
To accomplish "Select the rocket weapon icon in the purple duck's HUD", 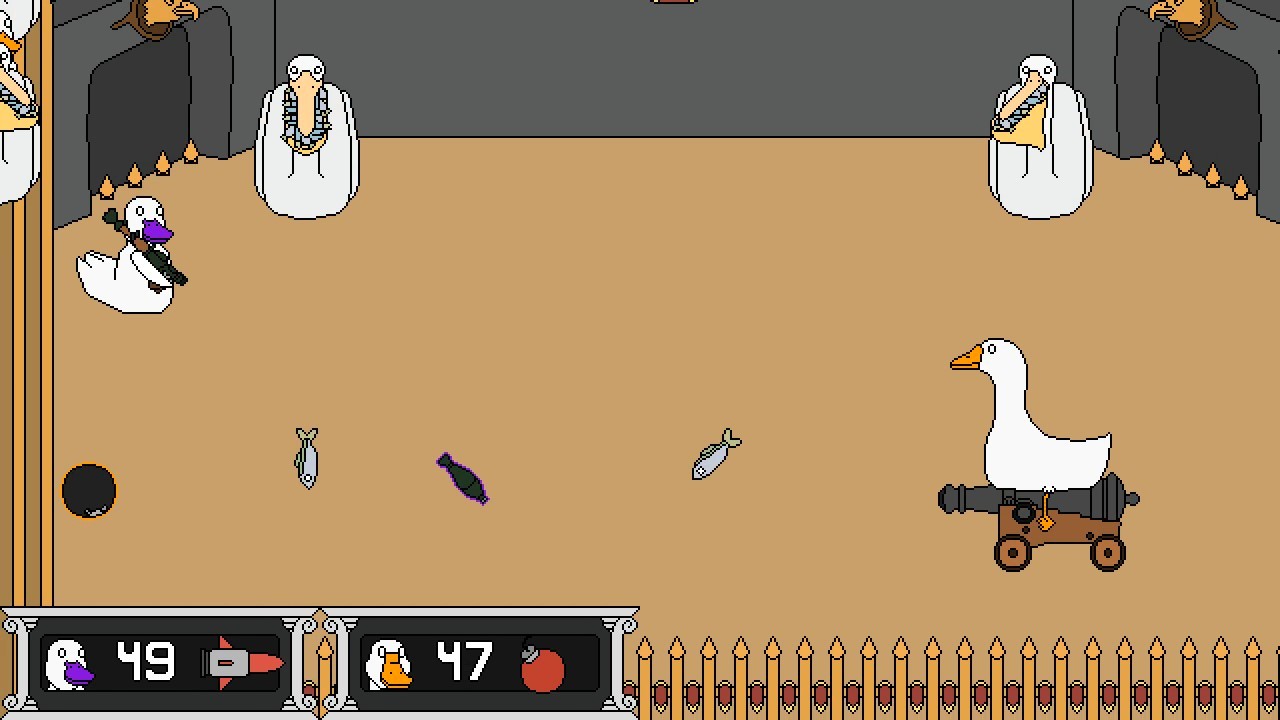I will click(x=238, y=660).
